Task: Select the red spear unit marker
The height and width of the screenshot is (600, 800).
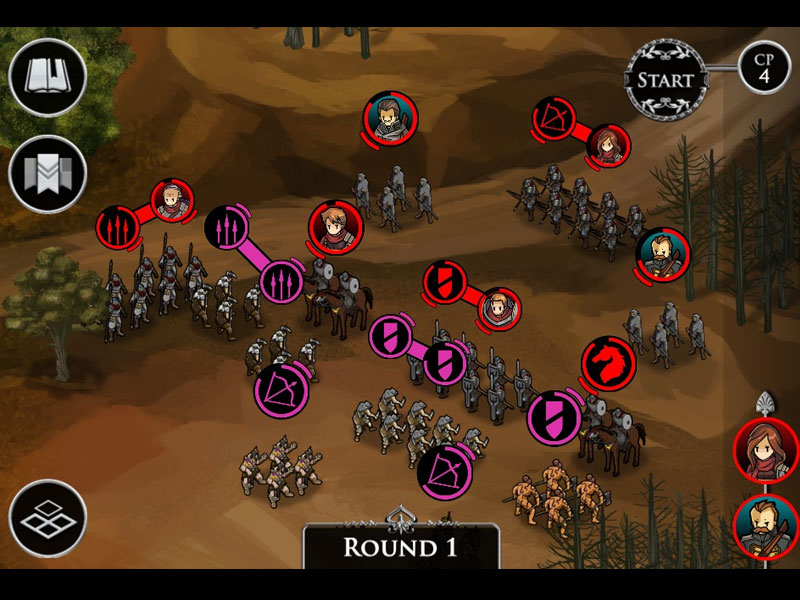Action: pos(119,227)
